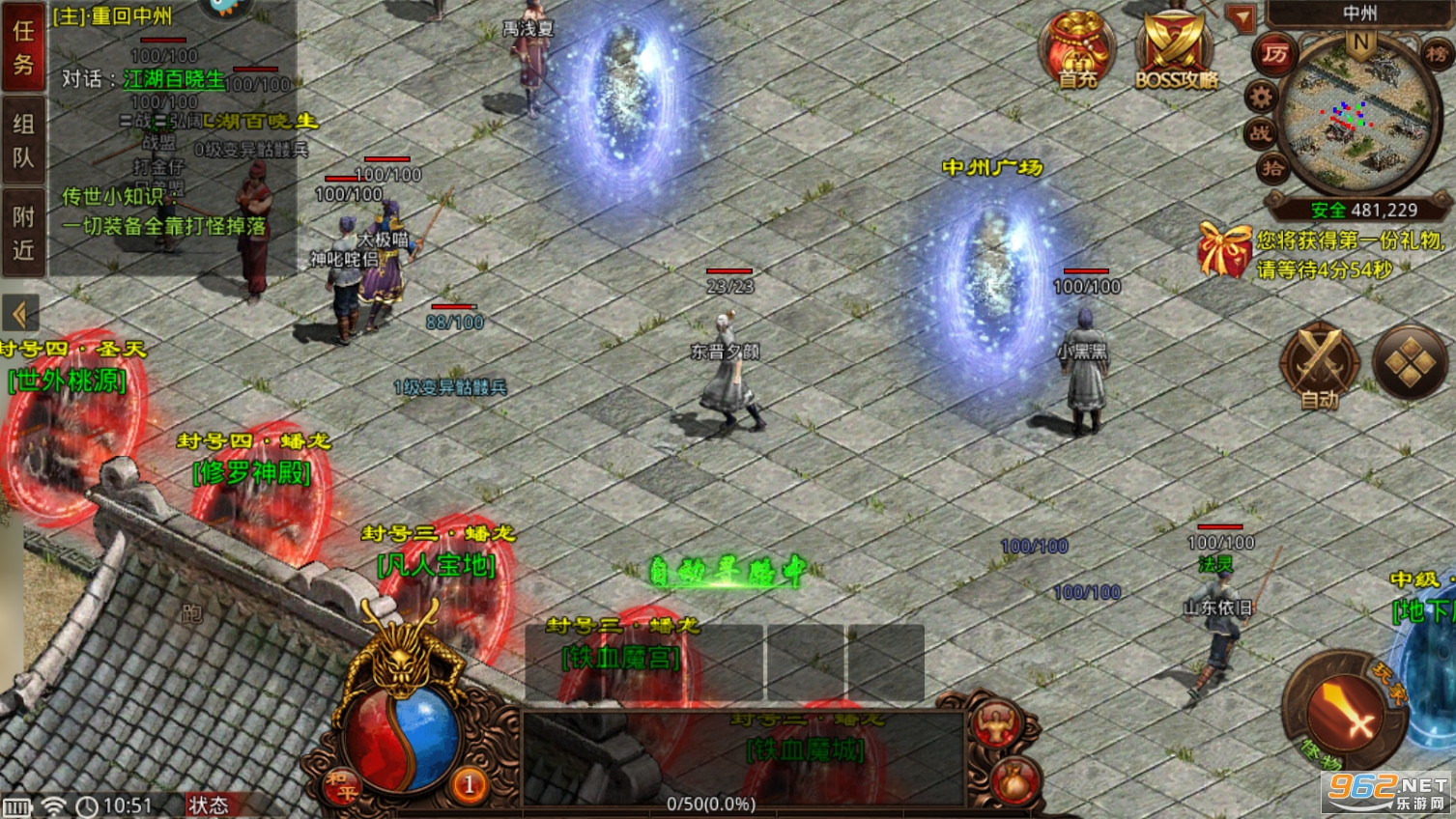Open the 历 calendar icon near the minimap
The height and width of the screenshot is (819, 1456).
(x=1272, y=53)
